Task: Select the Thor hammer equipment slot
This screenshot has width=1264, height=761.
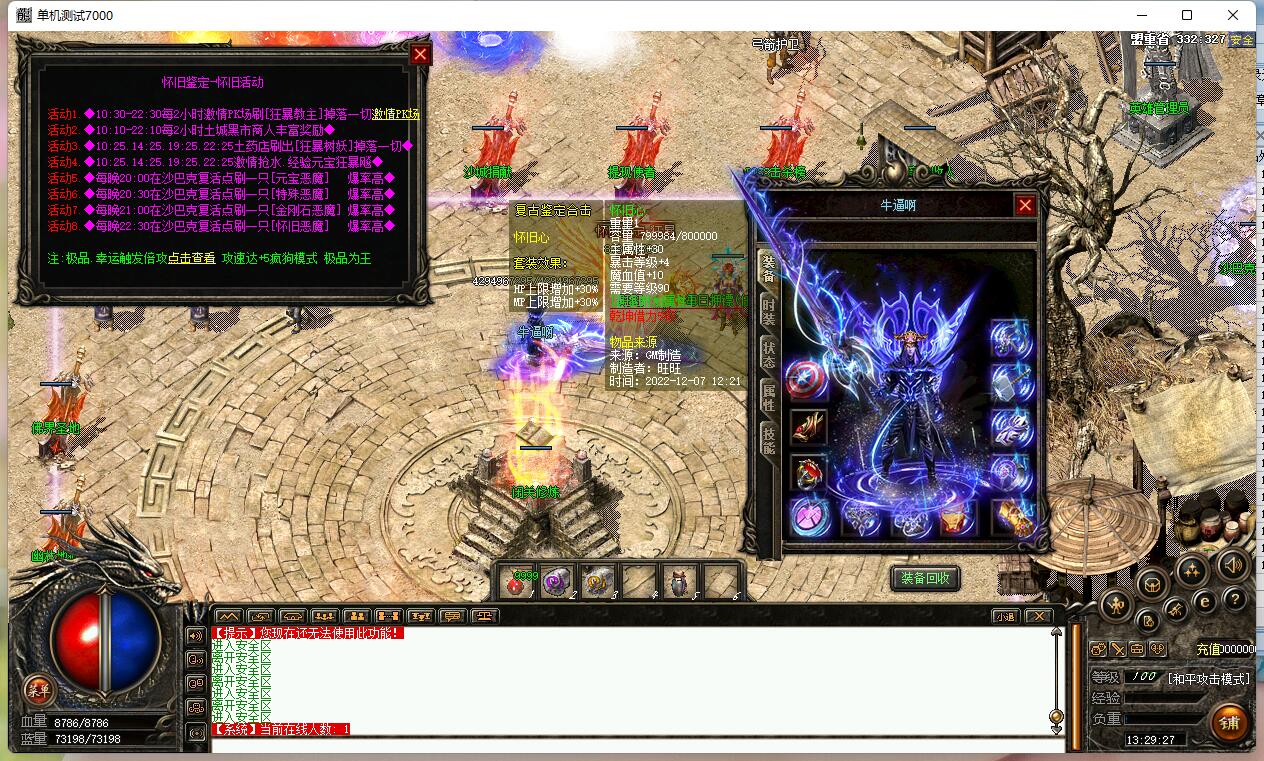Action: [1011, 382]
